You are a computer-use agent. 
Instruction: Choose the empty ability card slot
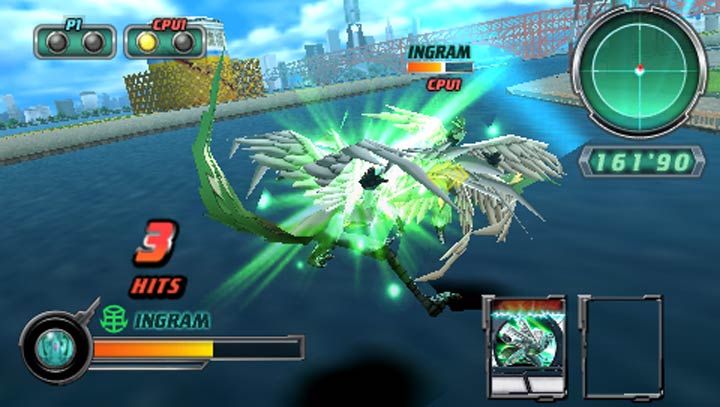[619, 343]
